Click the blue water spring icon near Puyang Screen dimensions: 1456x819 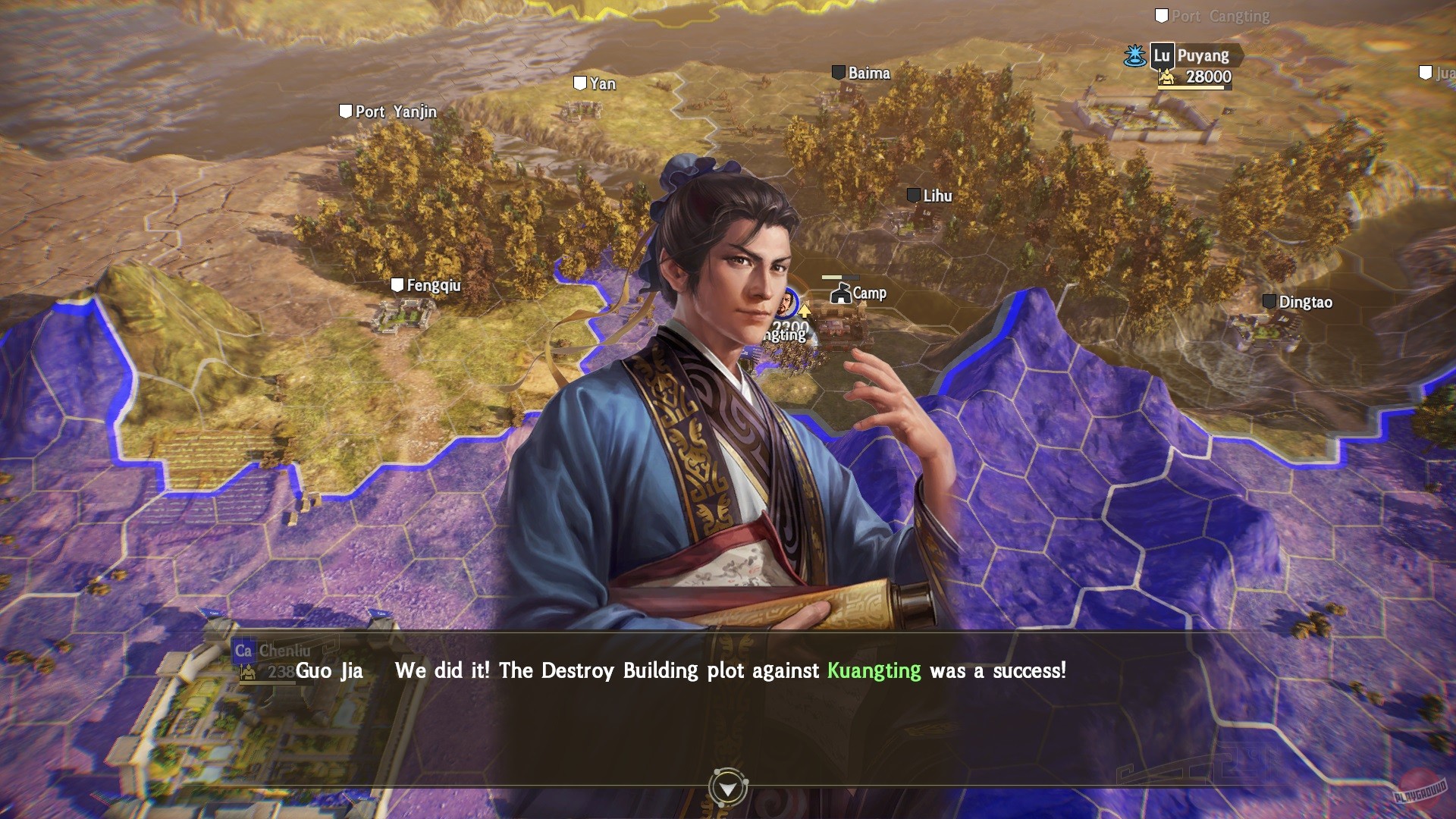click(x=1133, y=55)
